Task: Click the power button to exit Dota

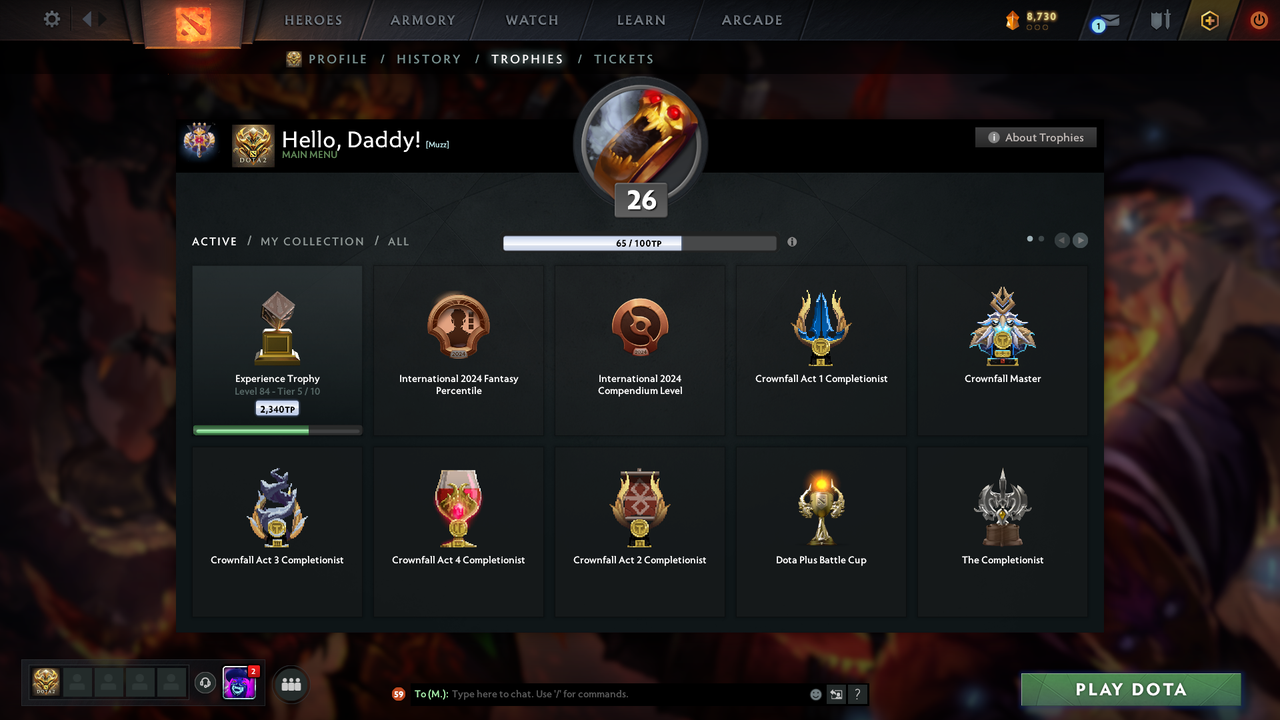Action: coord(1258,19)
